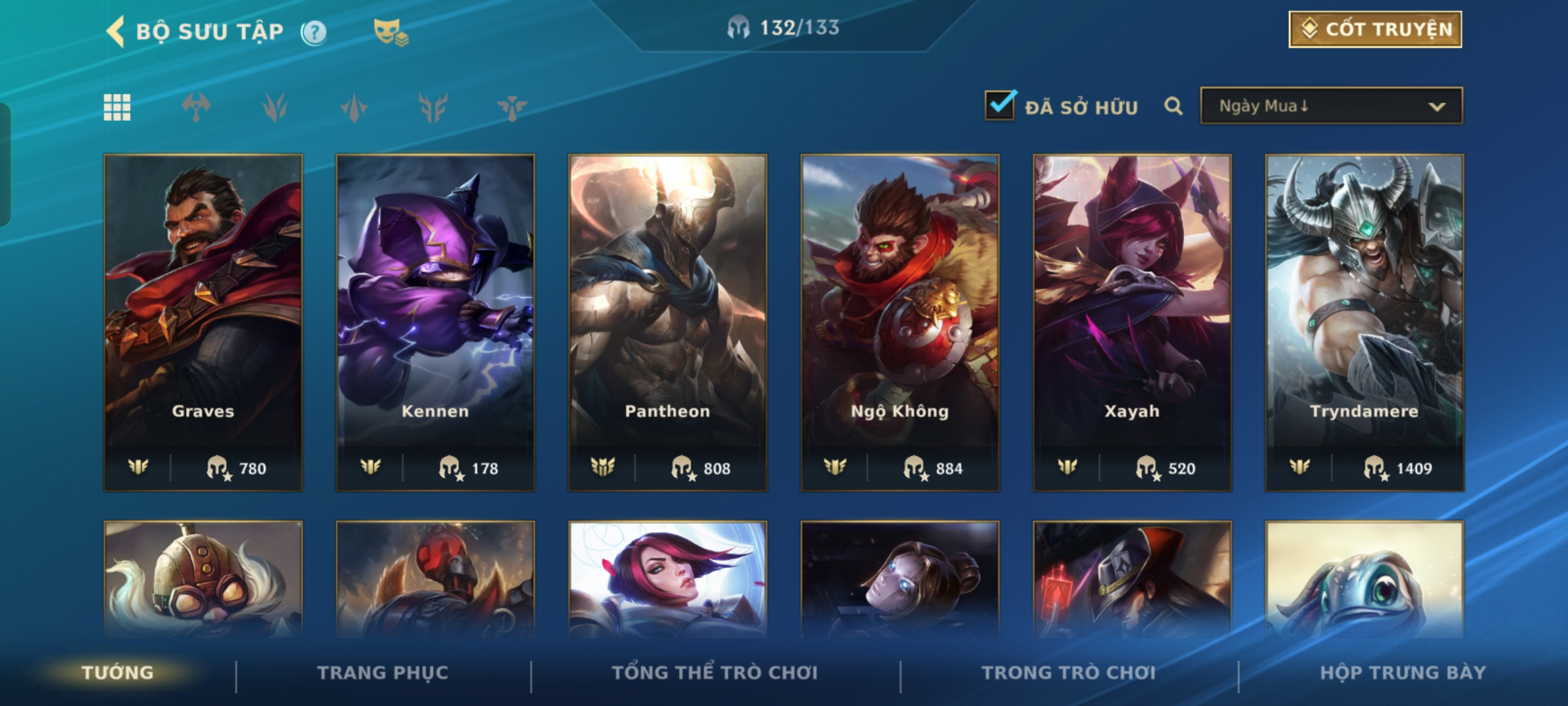Open the Hộp Trưng Bày tab
Screen dimensions: 1568x706
[x=1403, y=673]
